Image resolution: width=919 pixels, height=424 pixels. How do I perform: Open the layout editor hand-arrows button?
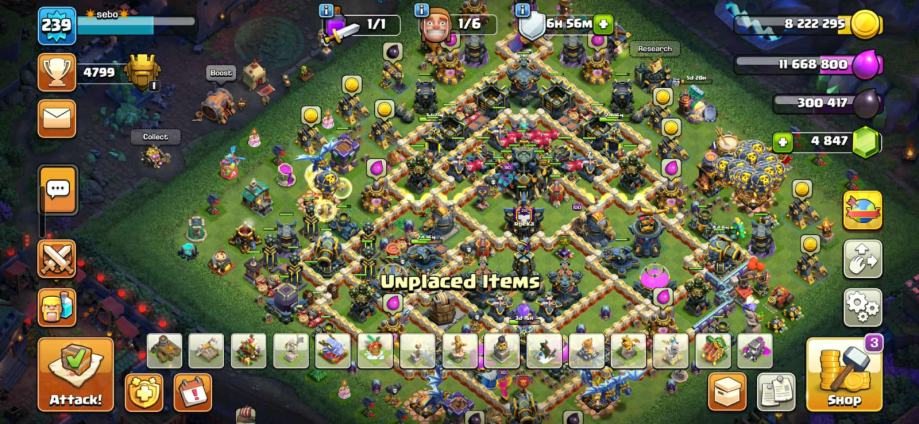pos(862,258)
